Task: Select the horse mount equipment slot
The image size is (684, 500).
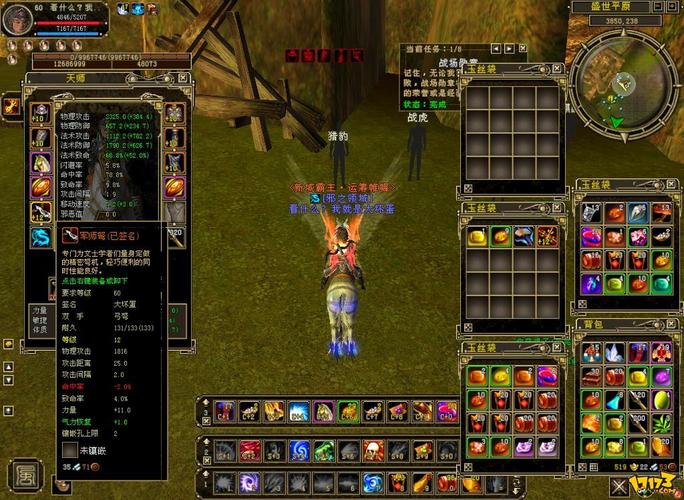Action: (41, 162)
